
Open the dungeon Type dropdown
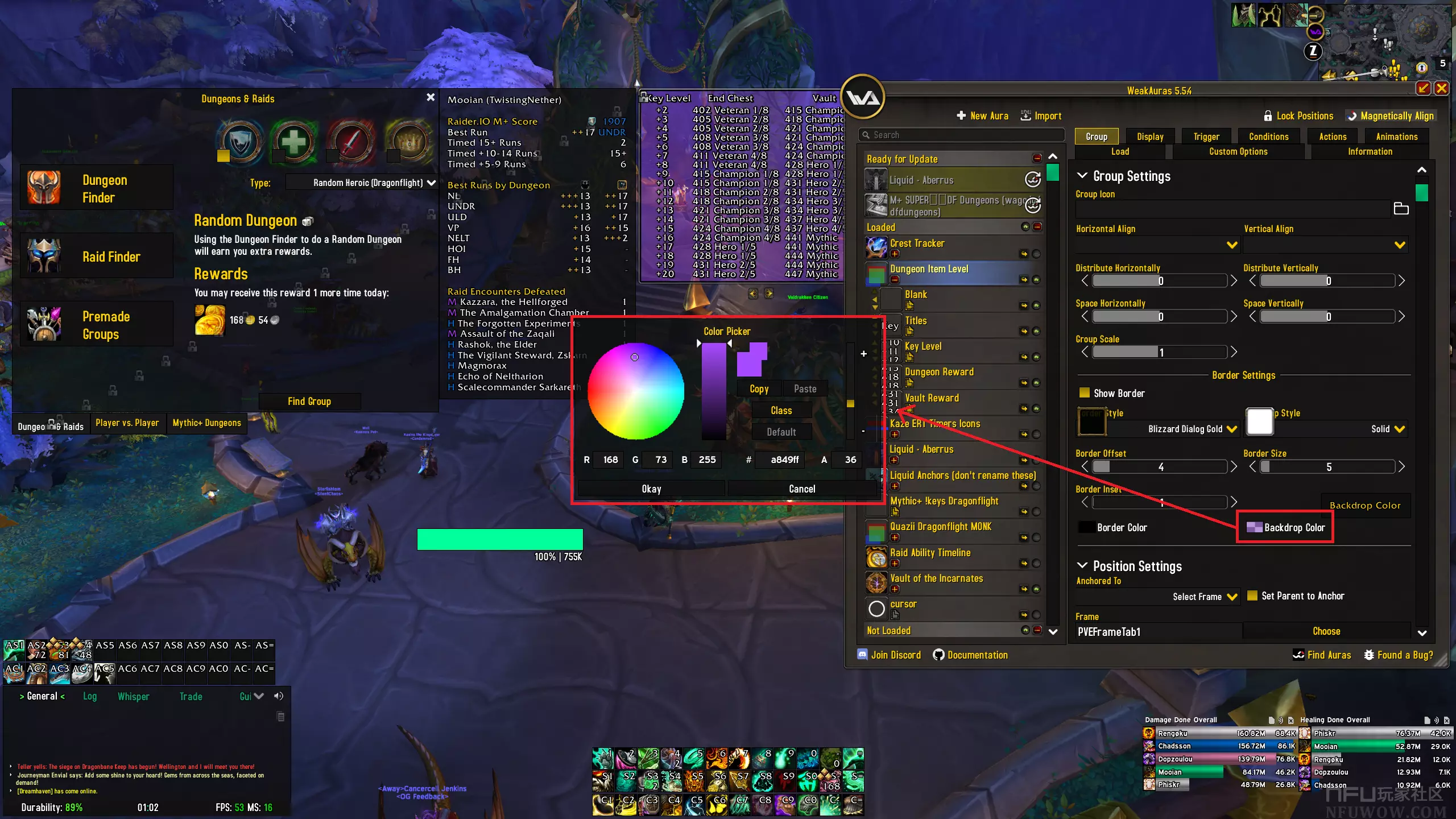362,183
